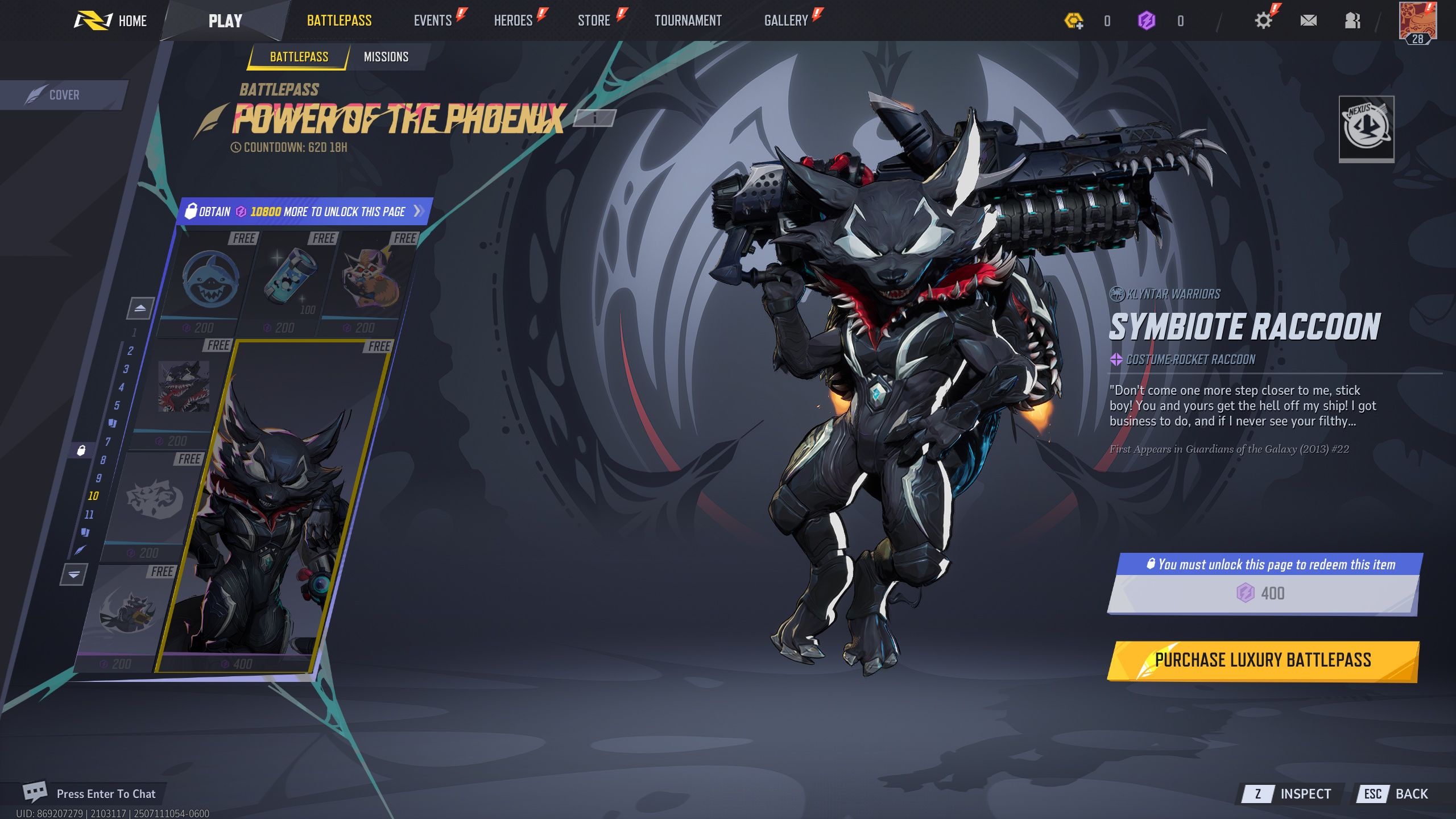
Task: Select the Battlepass tab
Action: [x=300, y=56]
